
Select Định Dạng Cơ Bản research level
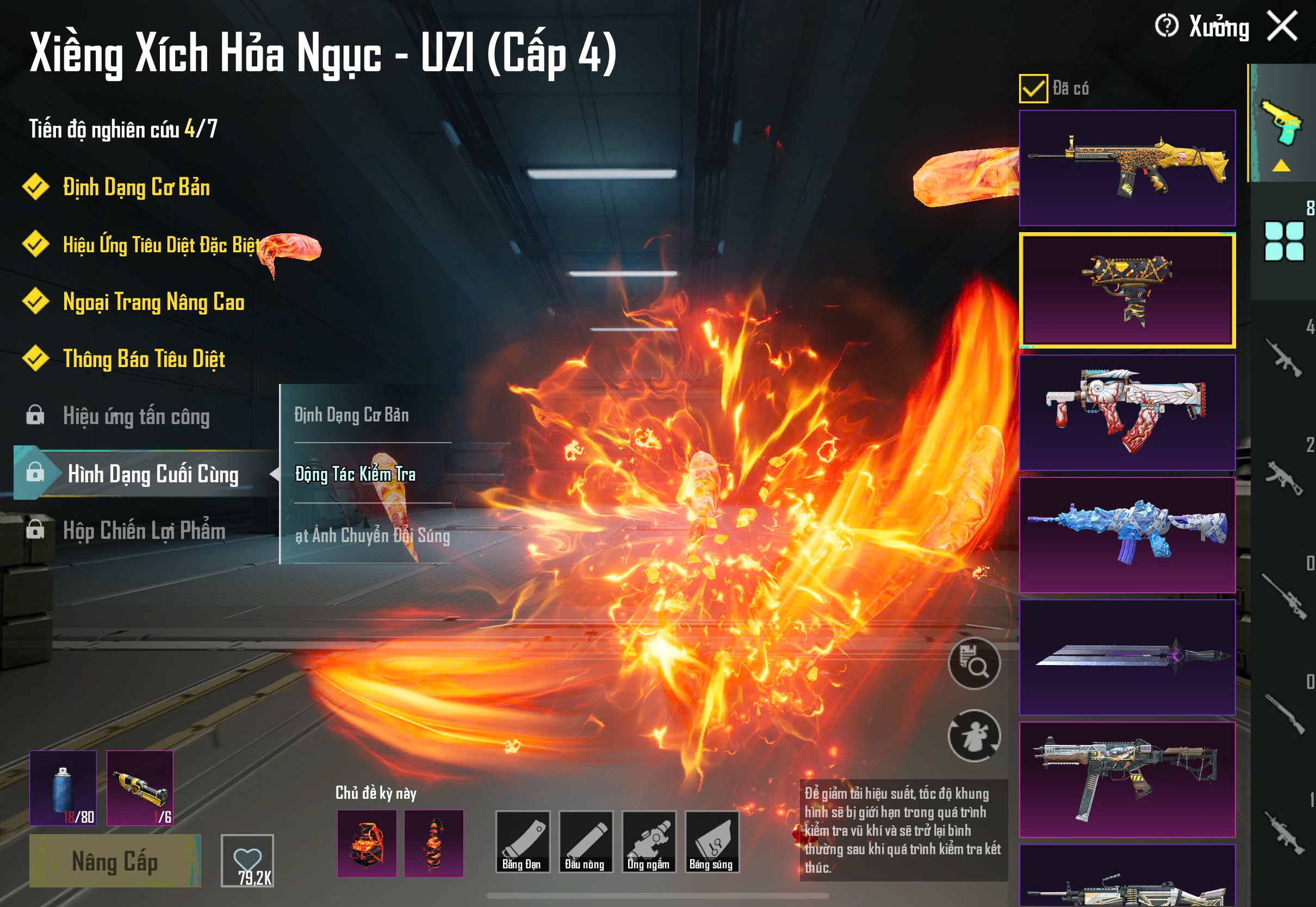point(136,188)
